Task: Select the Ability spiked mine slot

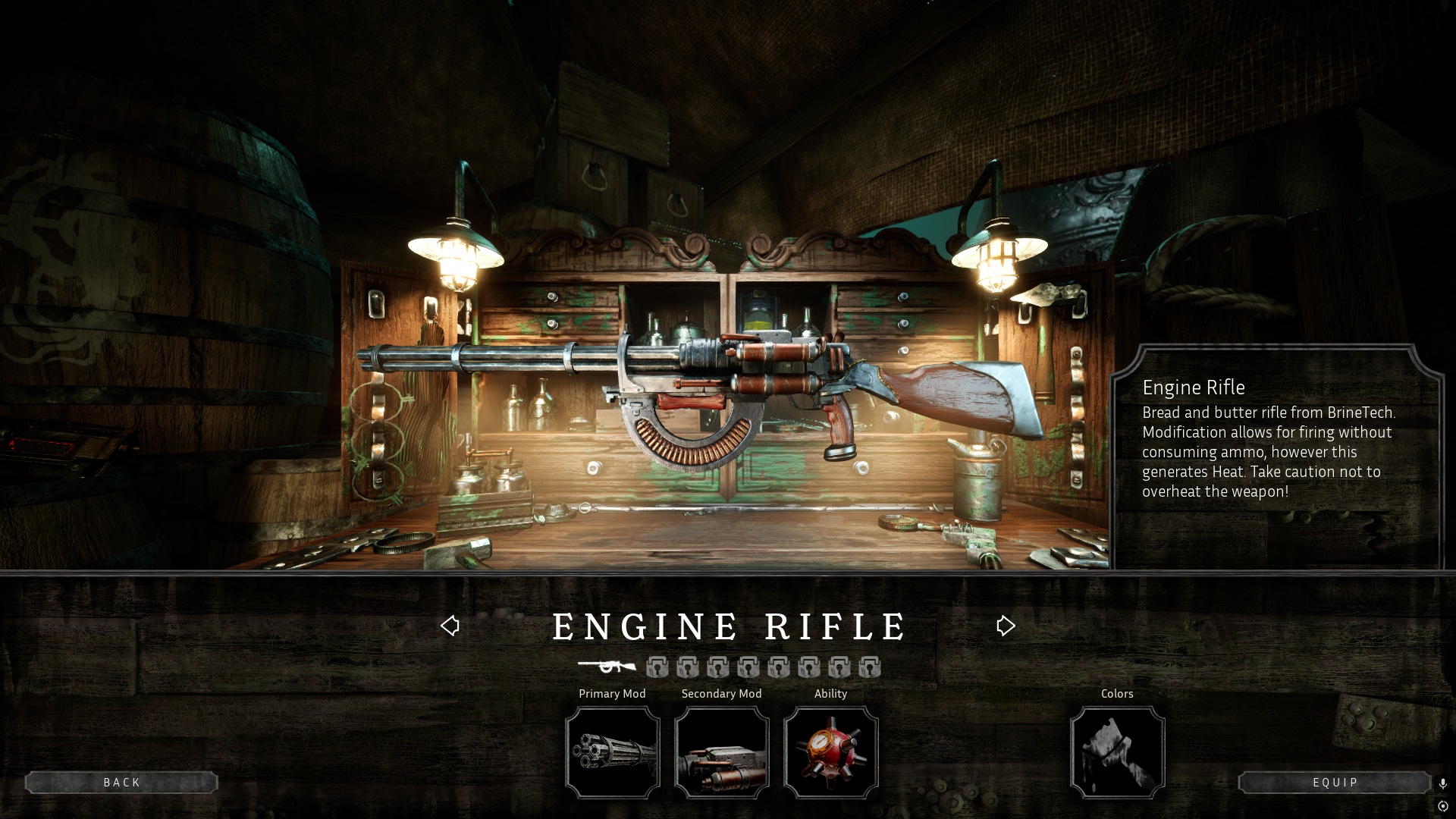Action: 830,752
